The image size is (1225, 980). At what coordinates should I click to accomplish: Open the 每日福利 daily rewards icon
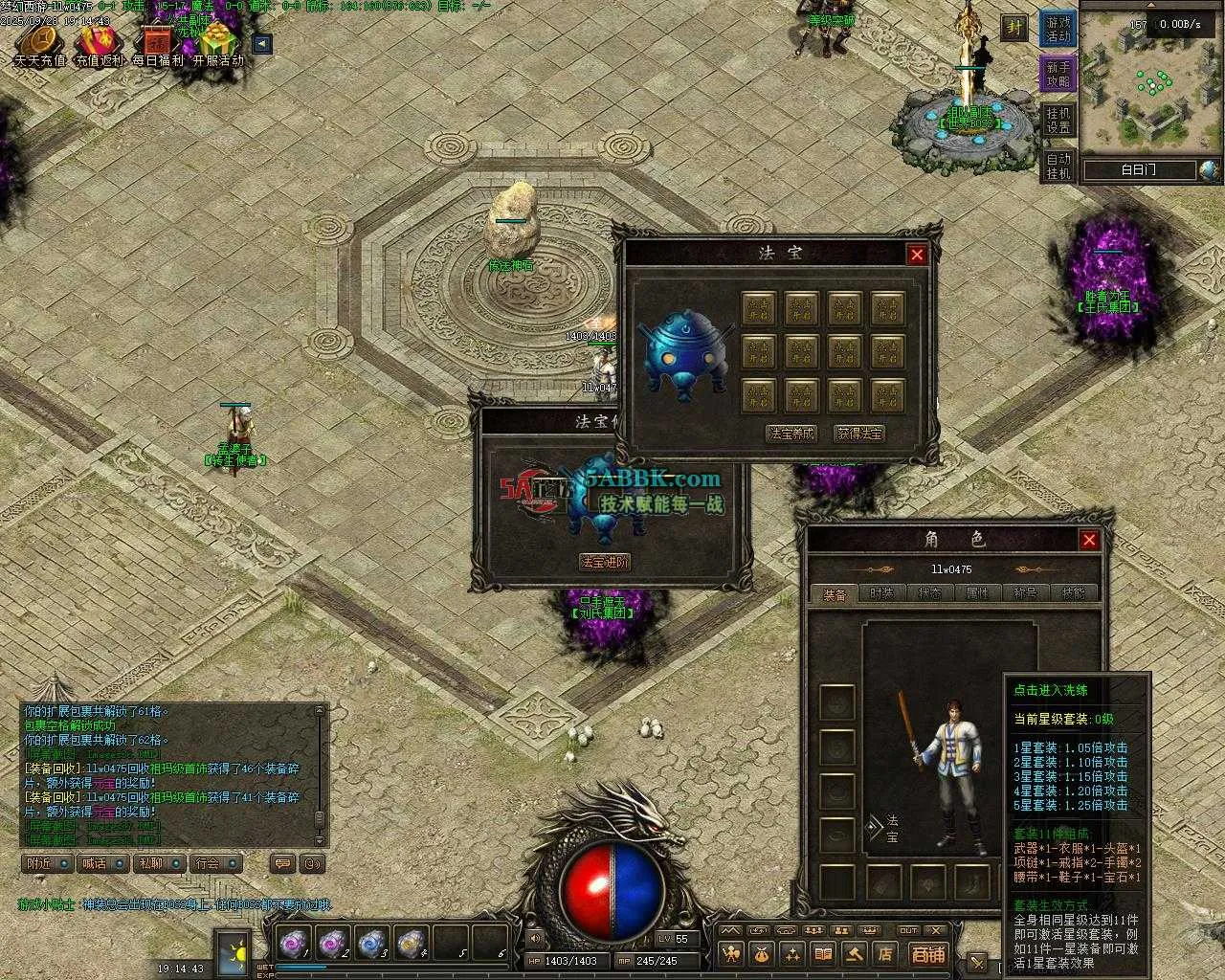pyautogui.click(x=157, y=44)
